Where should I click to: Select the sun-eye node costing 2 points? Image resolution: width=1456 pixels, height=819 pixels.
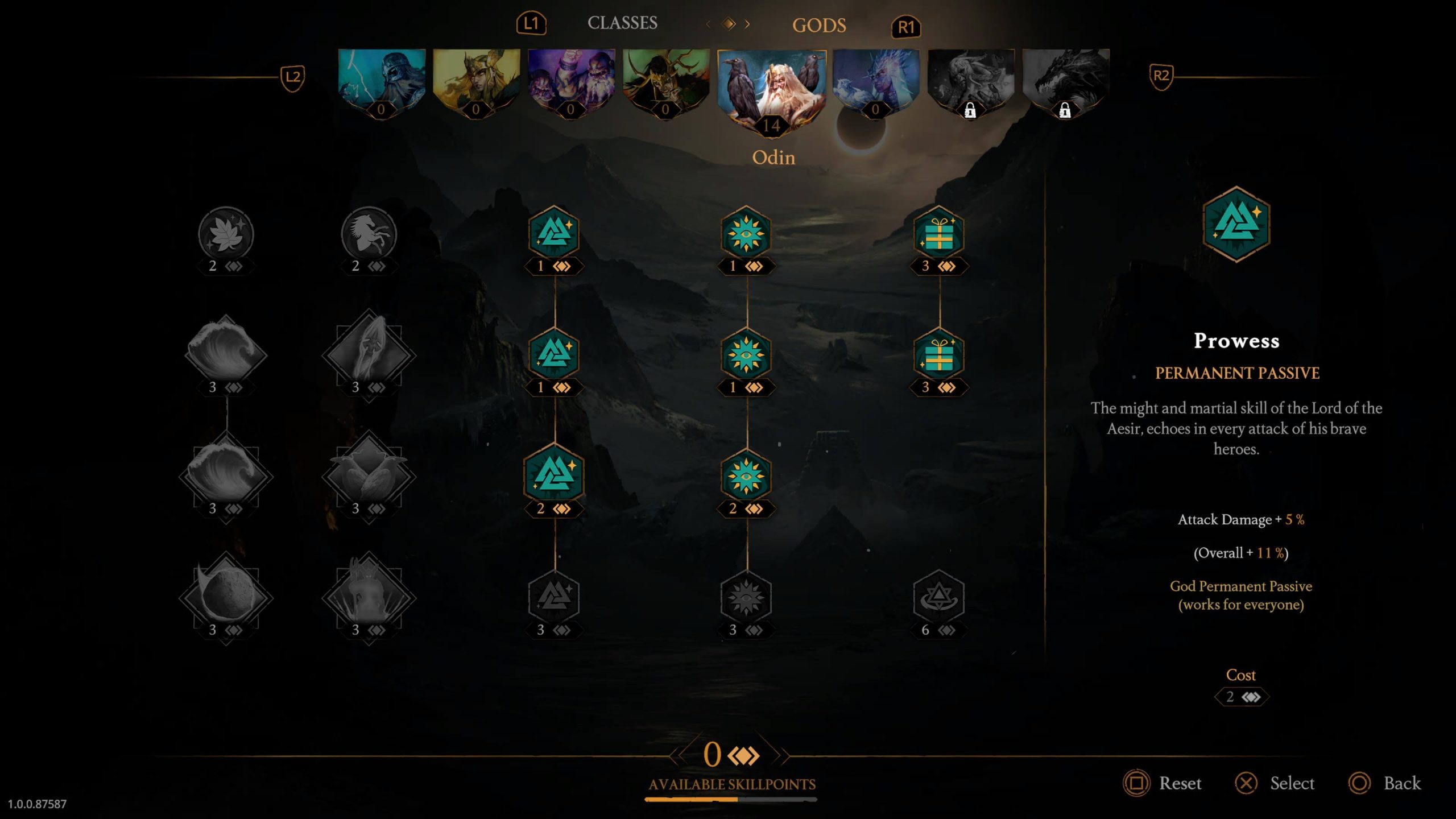746,476
